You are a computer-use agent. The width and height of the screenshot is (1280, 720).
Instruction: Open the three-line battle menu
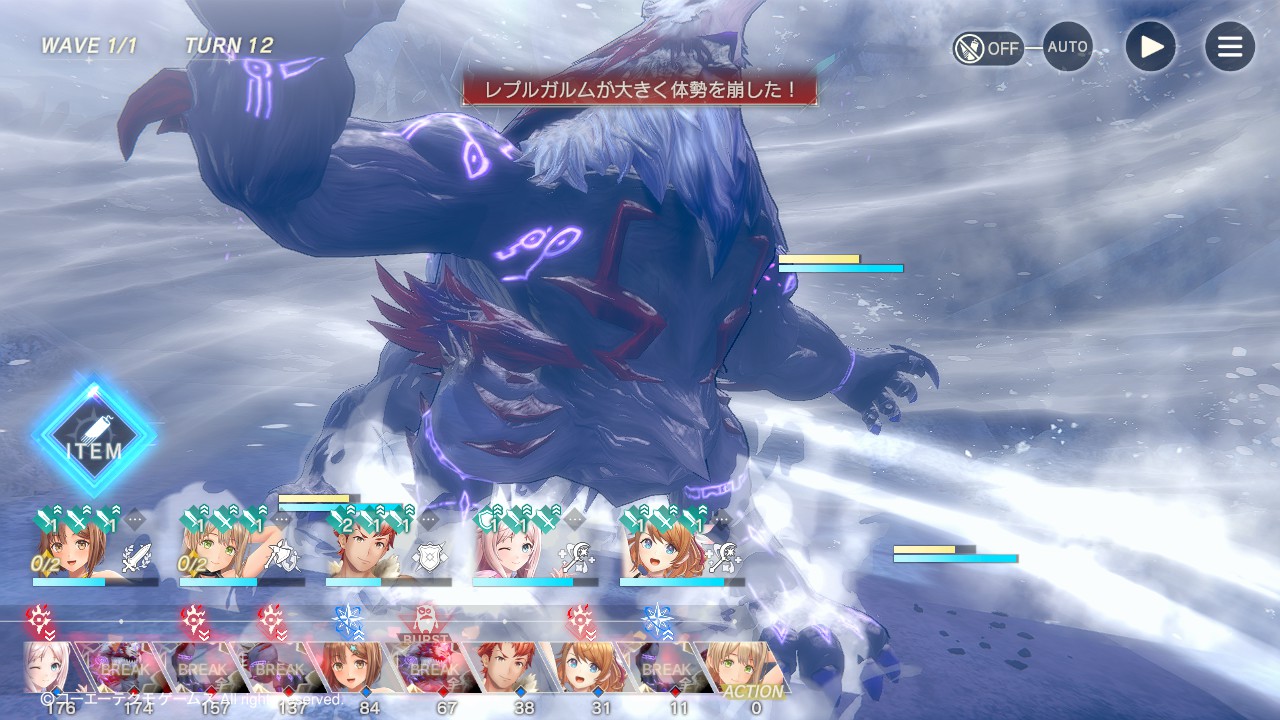[1229, 47]
